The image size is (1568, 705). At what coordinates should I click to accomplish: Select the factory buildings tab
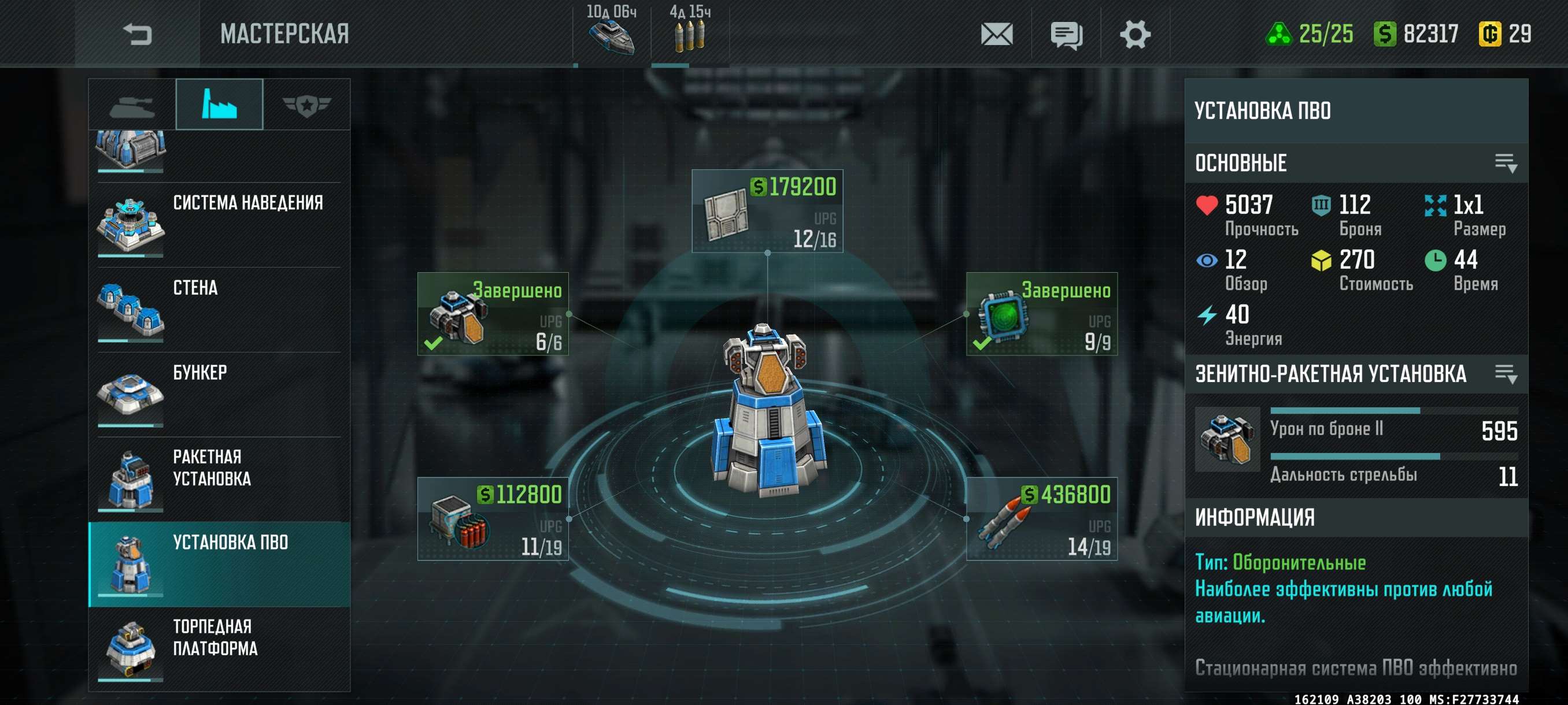point(219,105)
